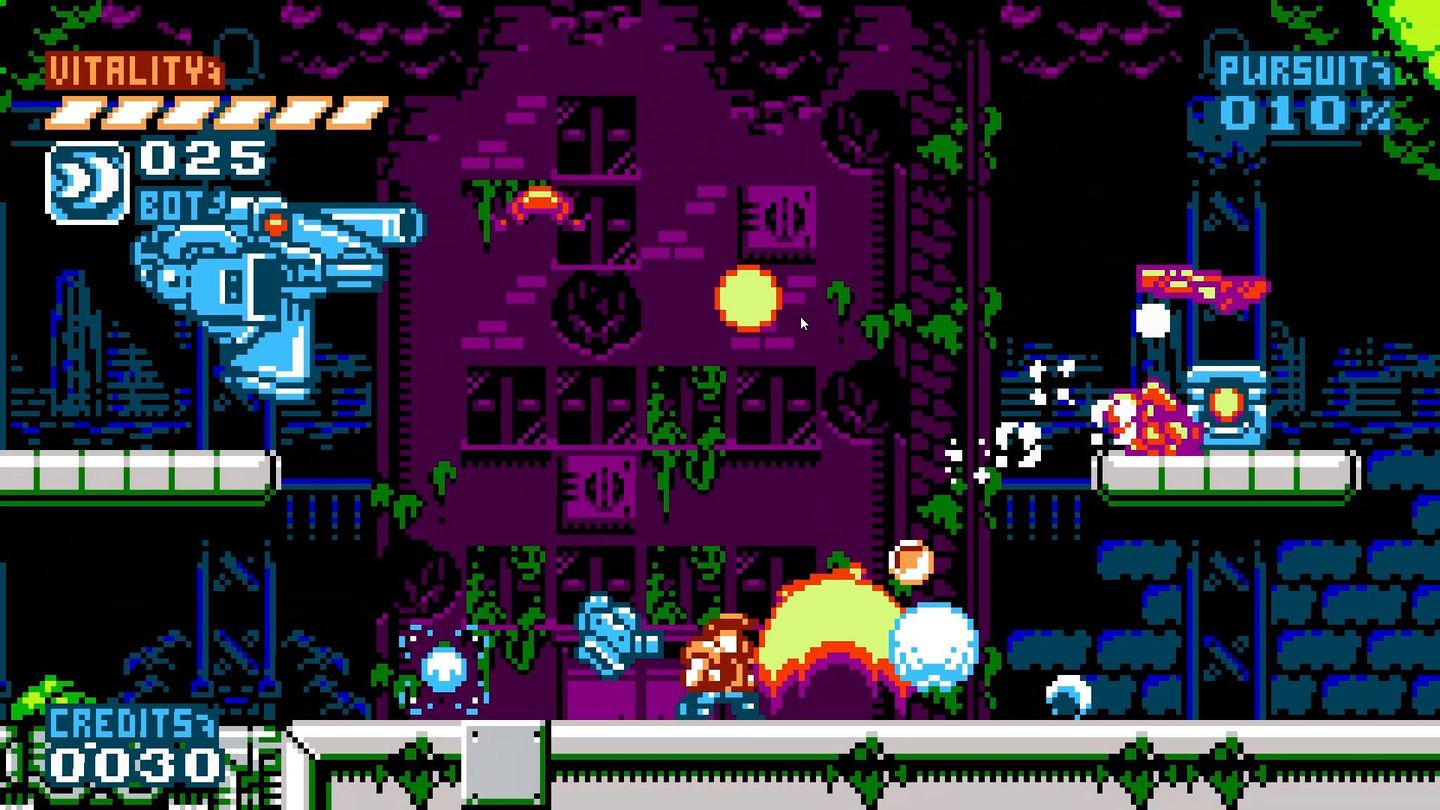Click the blue turret on the right platform
This screenshot has height=810, width=1440.
tap(1225, 405)
